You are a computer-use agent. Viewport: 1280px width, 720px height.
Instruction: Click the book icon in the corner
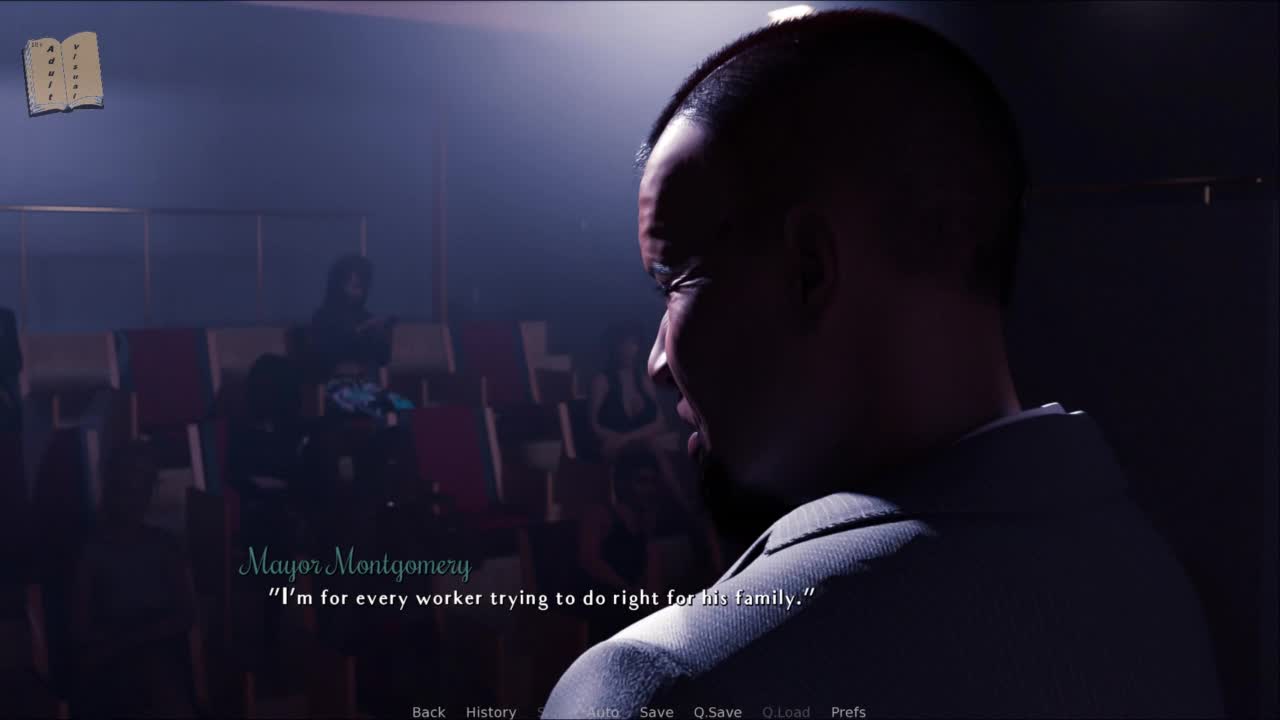tap(63, 72)
